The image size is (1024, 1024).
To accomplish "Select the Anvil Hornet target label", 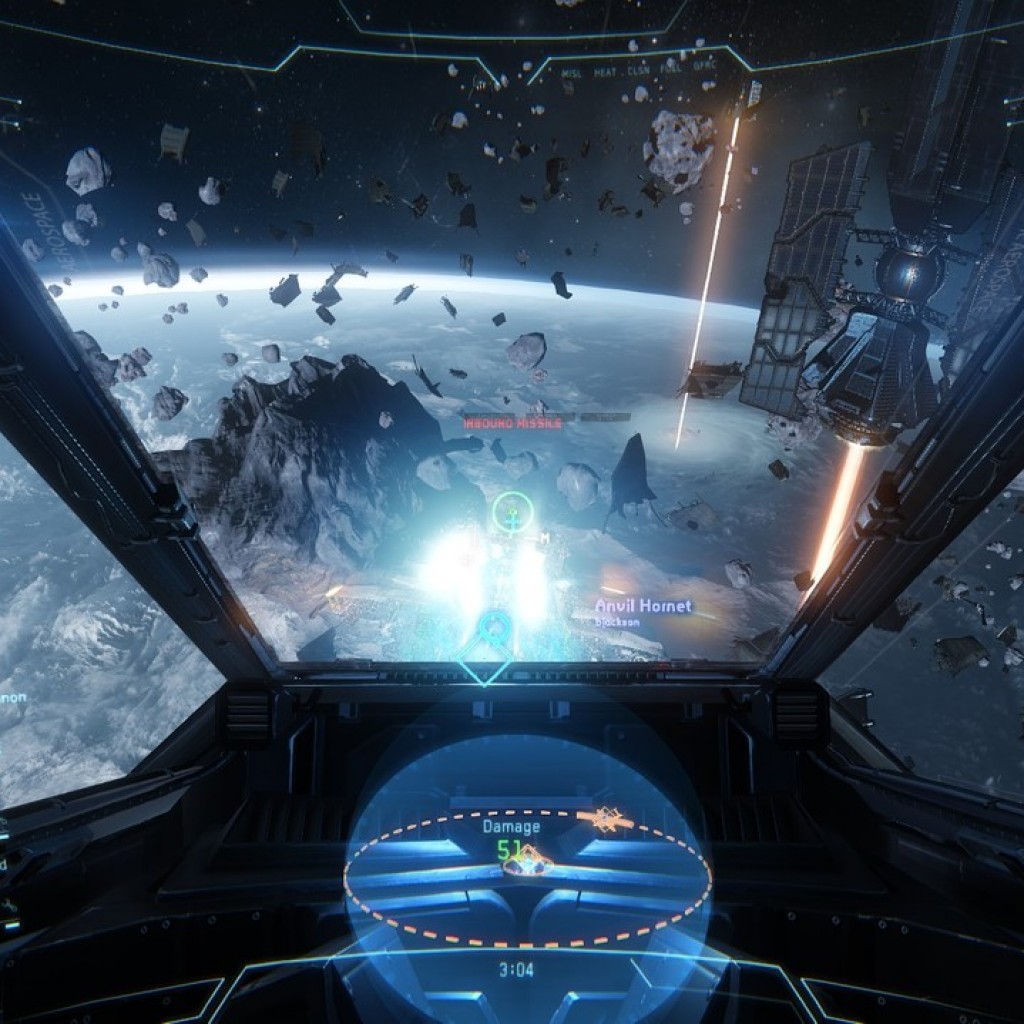I will point(643,606).
